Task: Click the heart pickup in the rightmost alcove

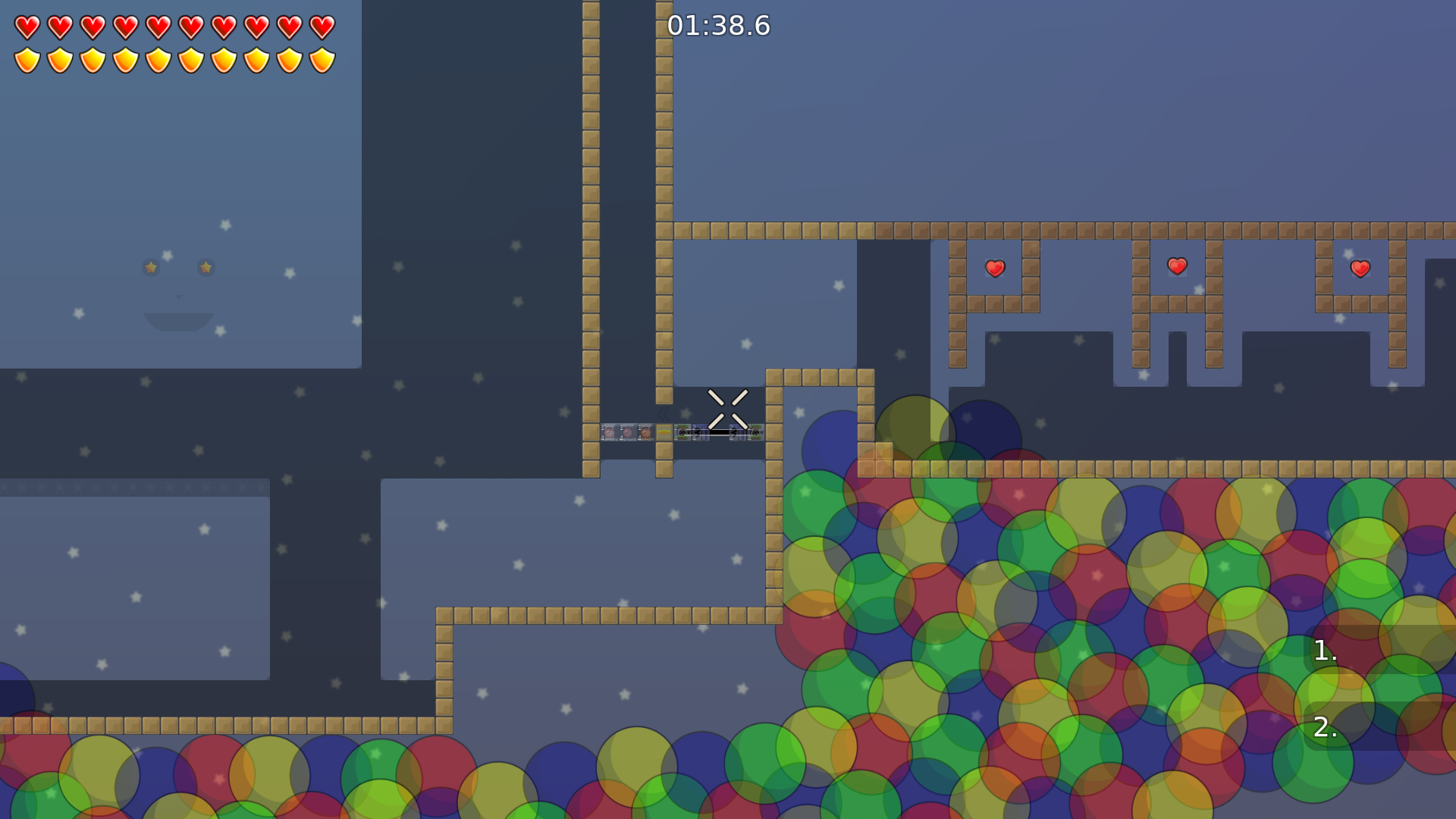Action: click(1359, 268)
